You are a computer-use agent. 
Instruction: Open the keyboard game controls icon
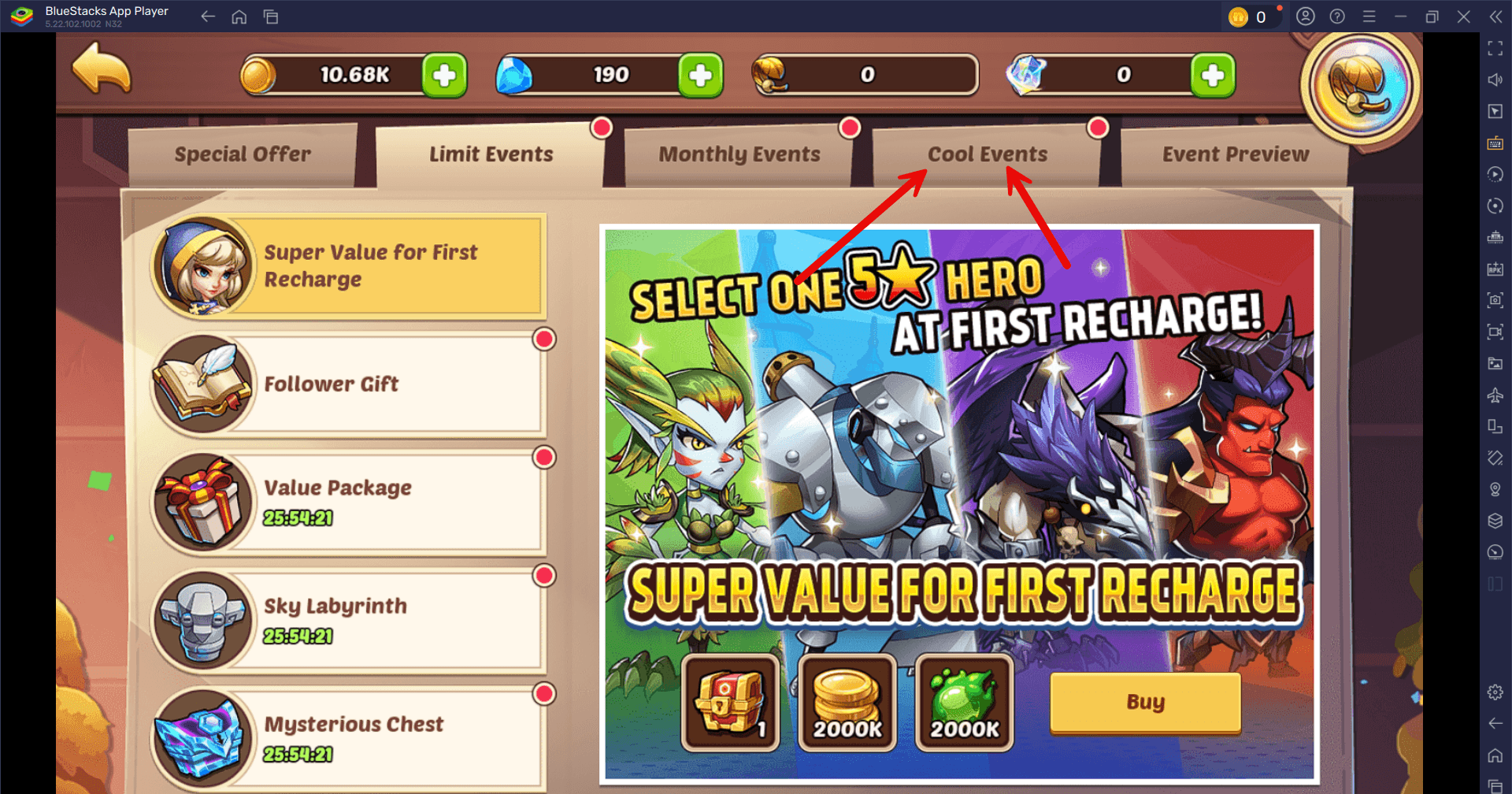pyautogui.click(x=1494, y=143)
